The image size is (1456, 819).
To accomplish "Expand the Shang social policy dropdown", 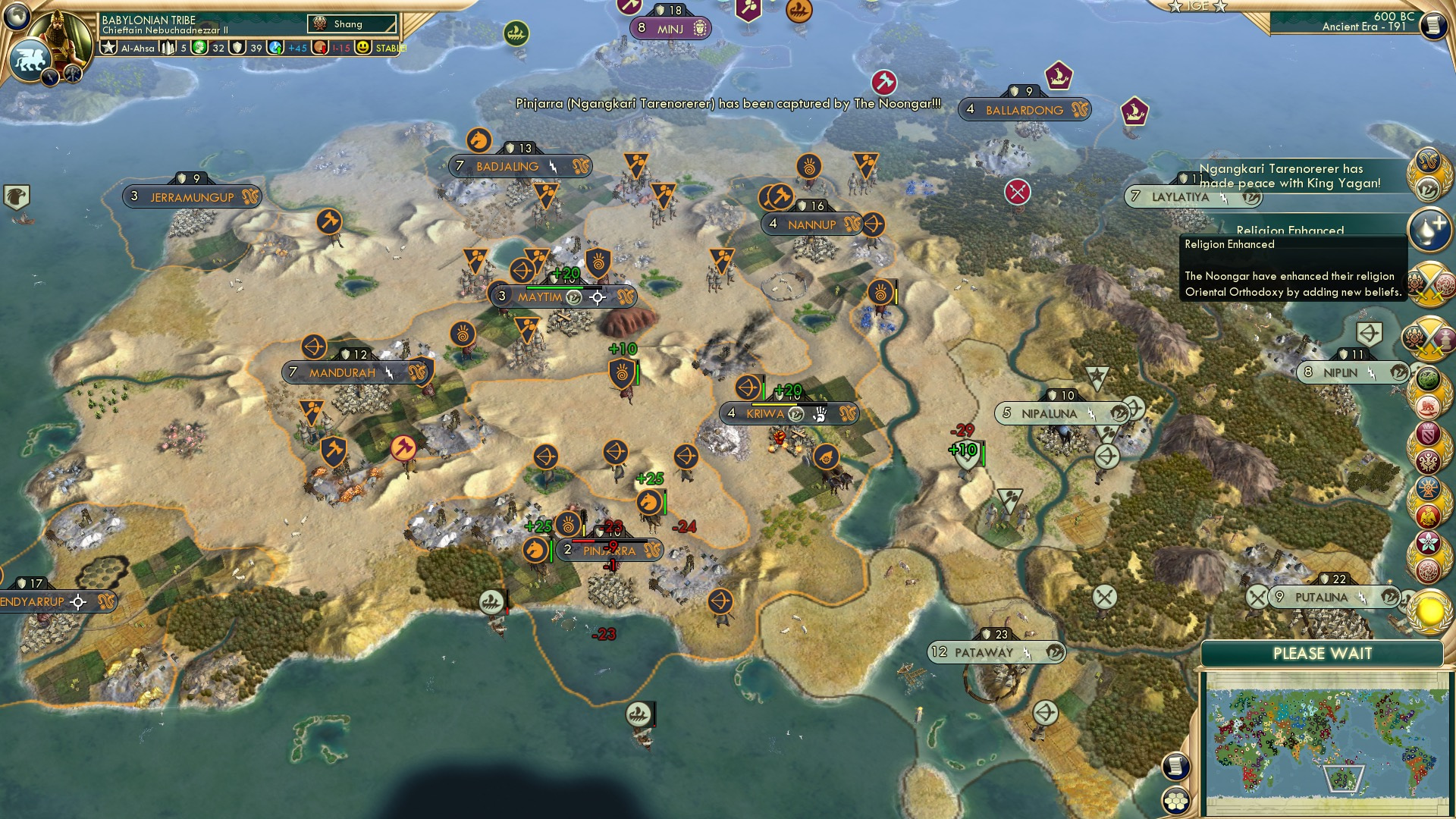I will 350,24.
